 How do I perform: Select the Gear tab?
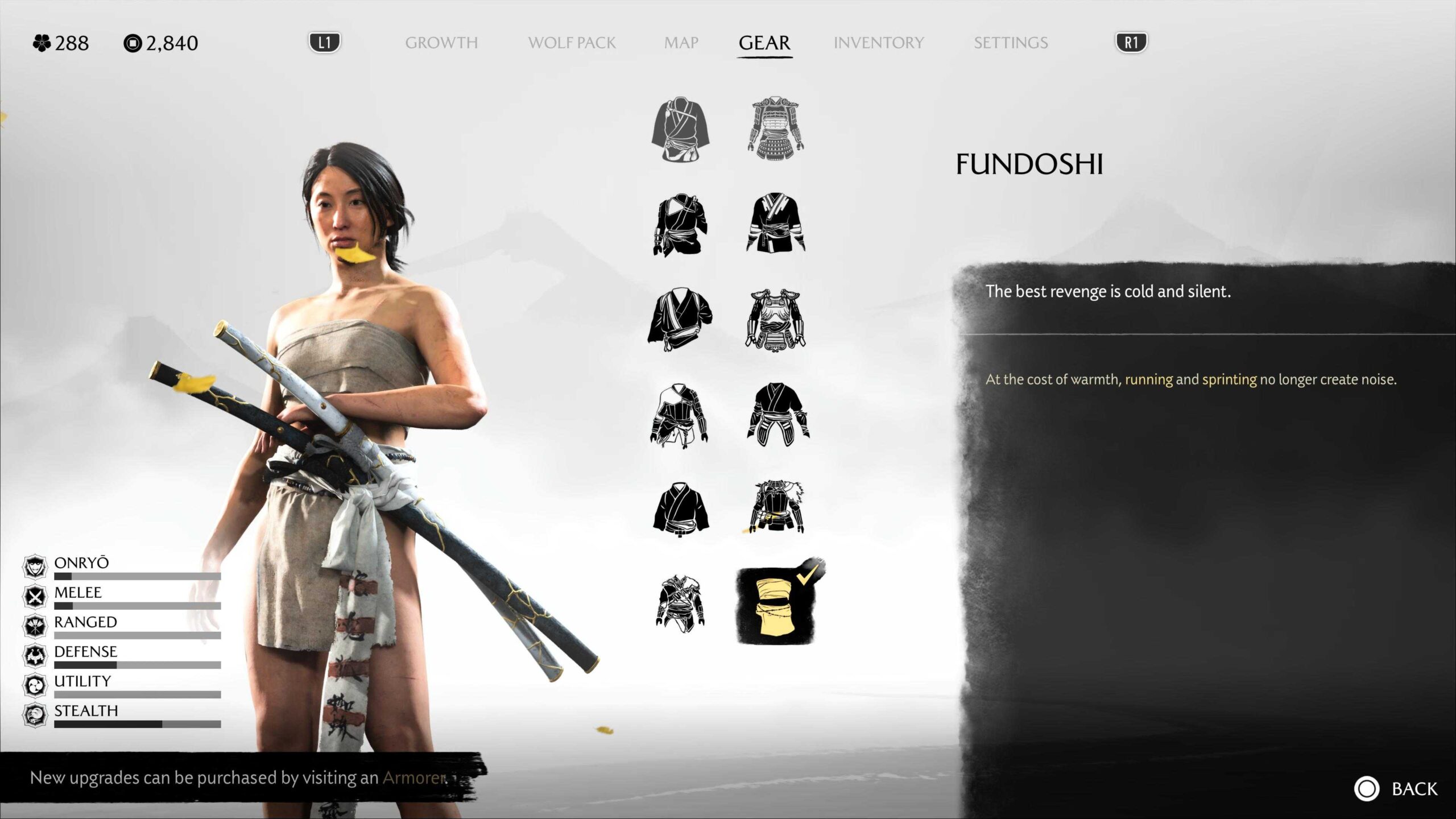[x=764, y=43]
